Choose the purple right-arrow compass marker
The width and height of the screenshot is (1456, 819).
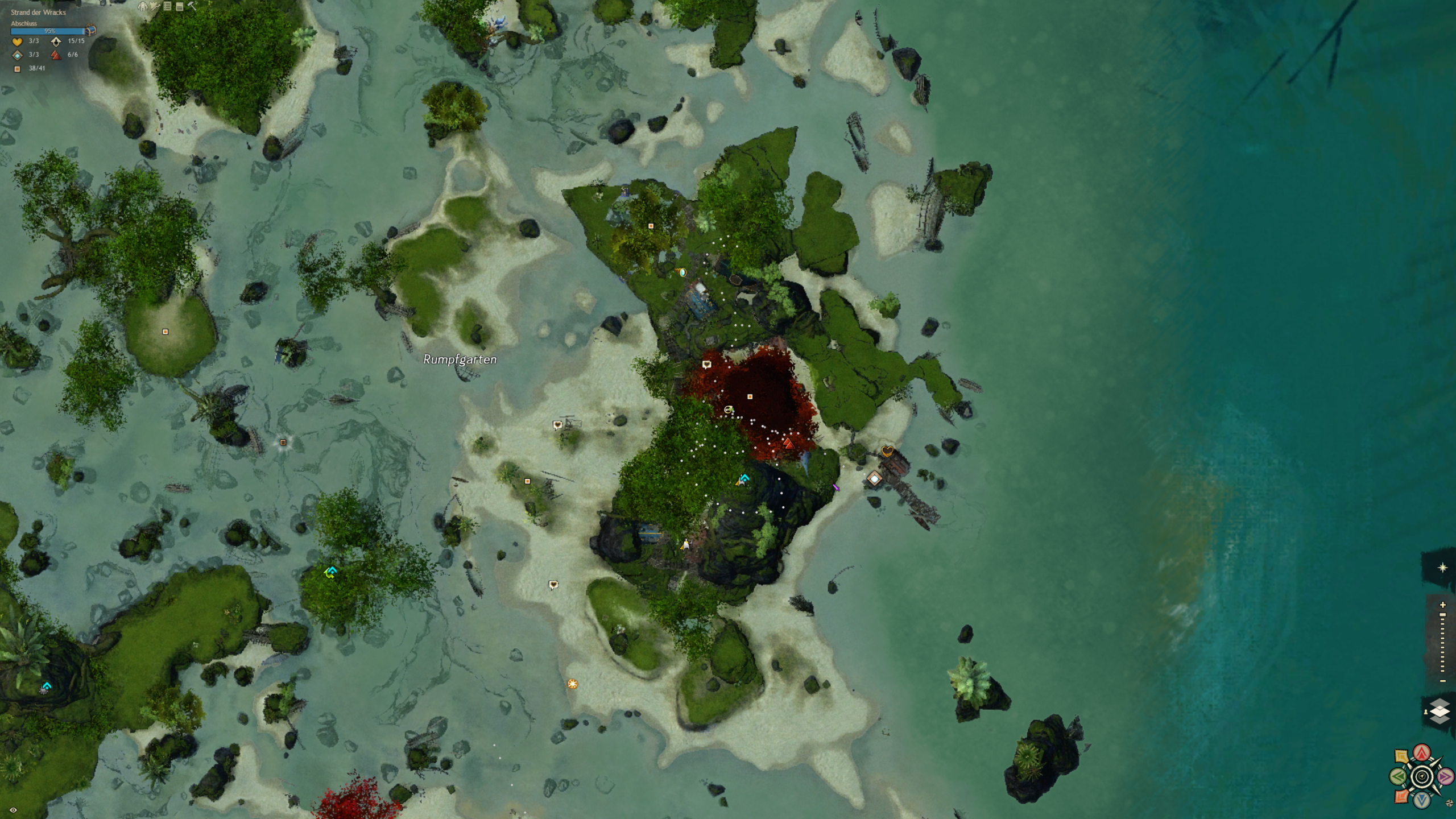[x=1445, y=776]
